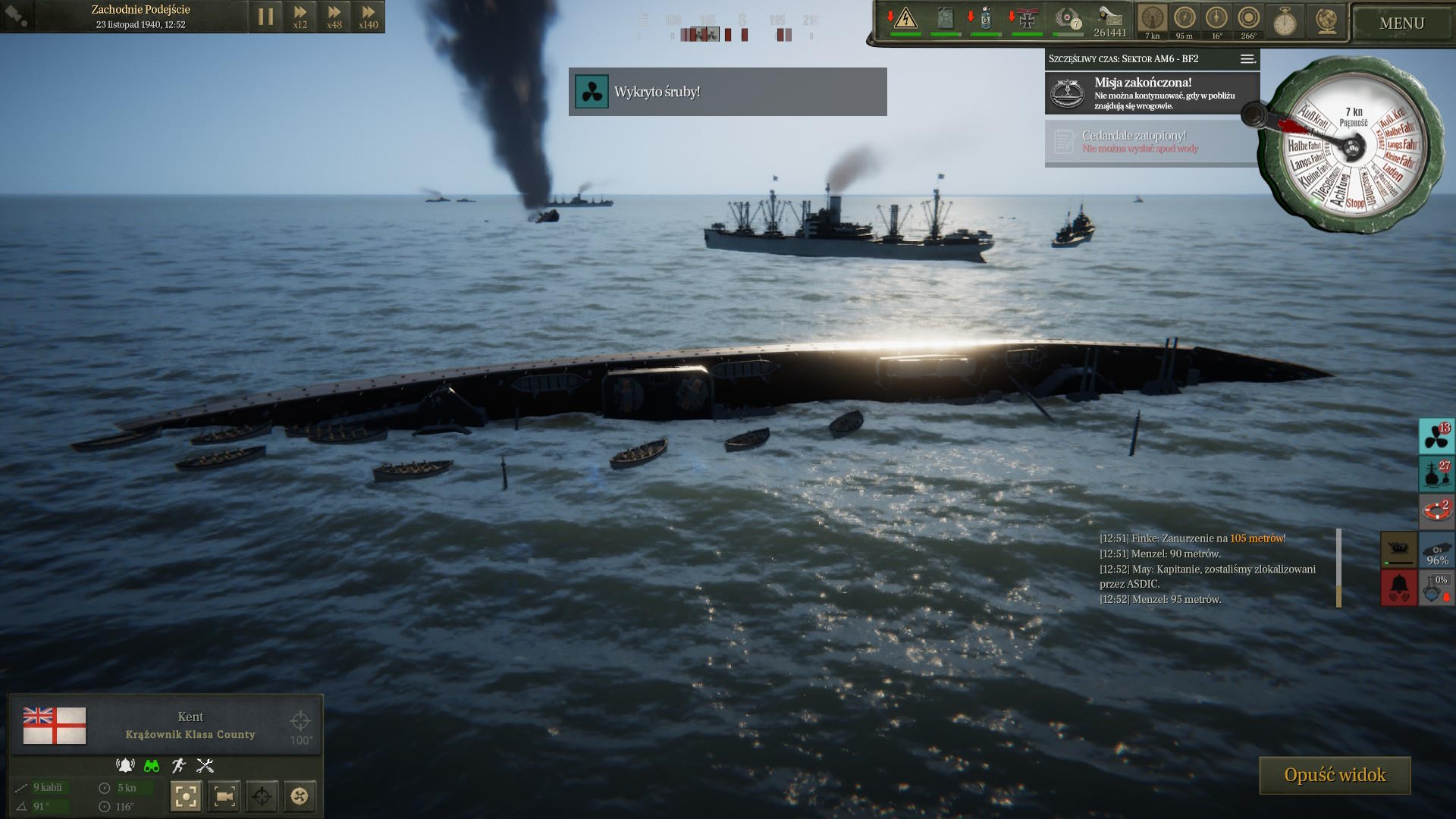The image size is (1456, 819).
Task: Select the speed telegraph gauge showing 7 kn
Action: (1152, 19)
